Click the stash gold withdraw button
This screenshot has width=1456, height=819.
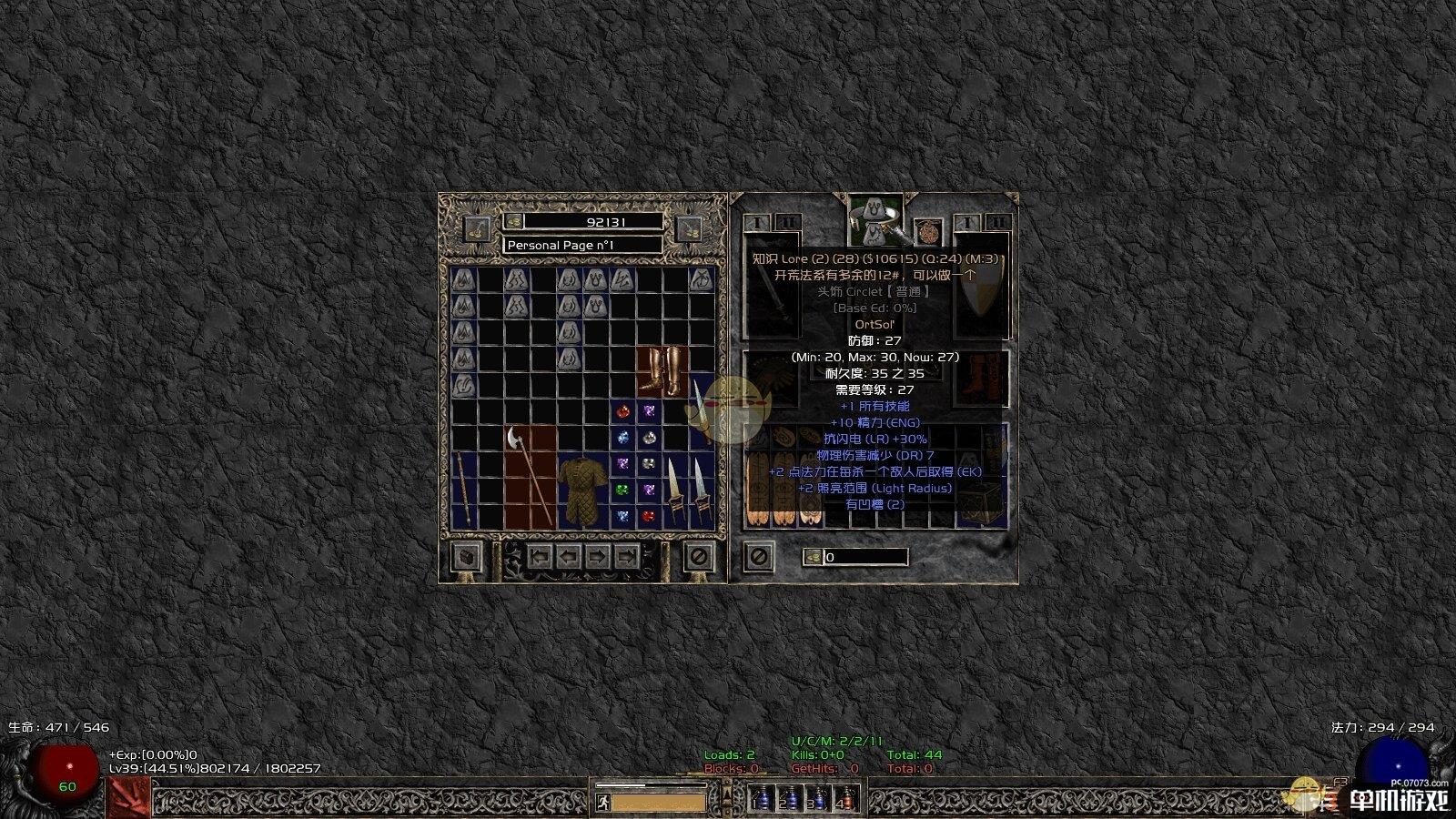coord(513,222)
